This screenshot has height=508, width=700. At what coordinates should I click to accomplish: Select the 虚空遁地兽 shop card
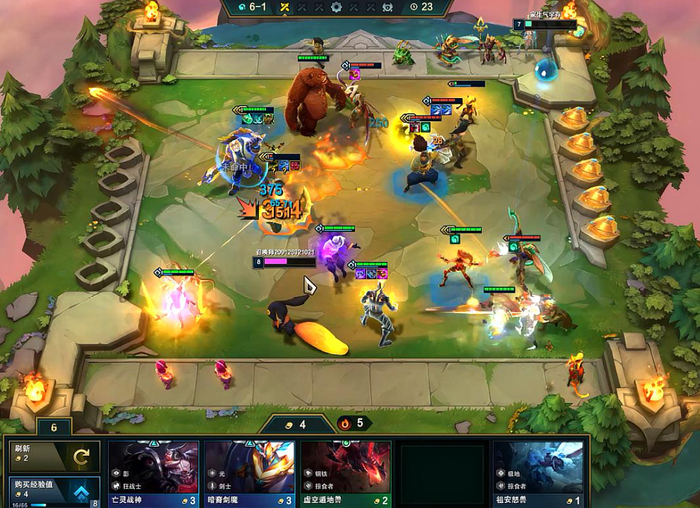coord(345,473)
